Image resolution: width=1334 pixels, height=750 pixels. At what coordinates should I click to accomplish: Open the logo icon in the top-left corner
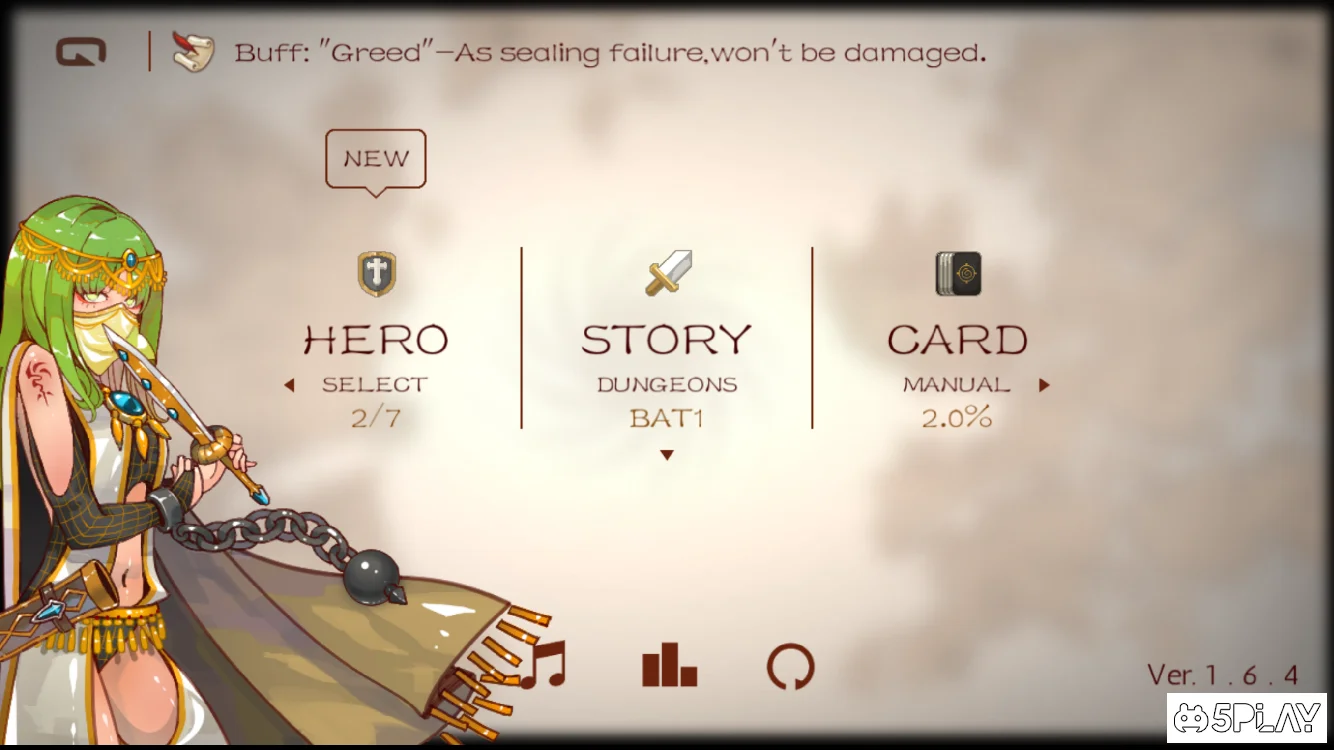click(x=80, y=51)
